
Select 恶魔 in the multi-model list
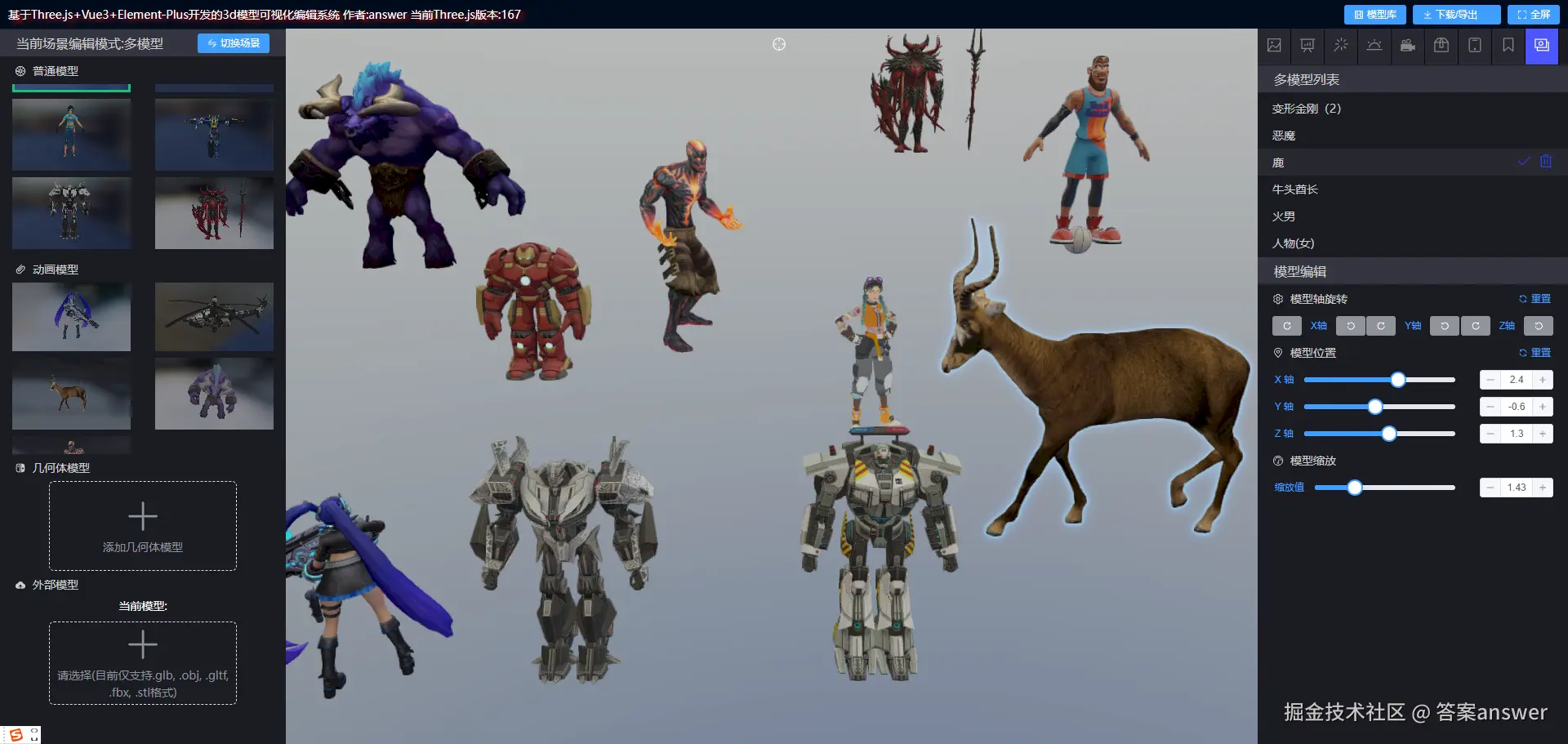(x=1285, y=135)
